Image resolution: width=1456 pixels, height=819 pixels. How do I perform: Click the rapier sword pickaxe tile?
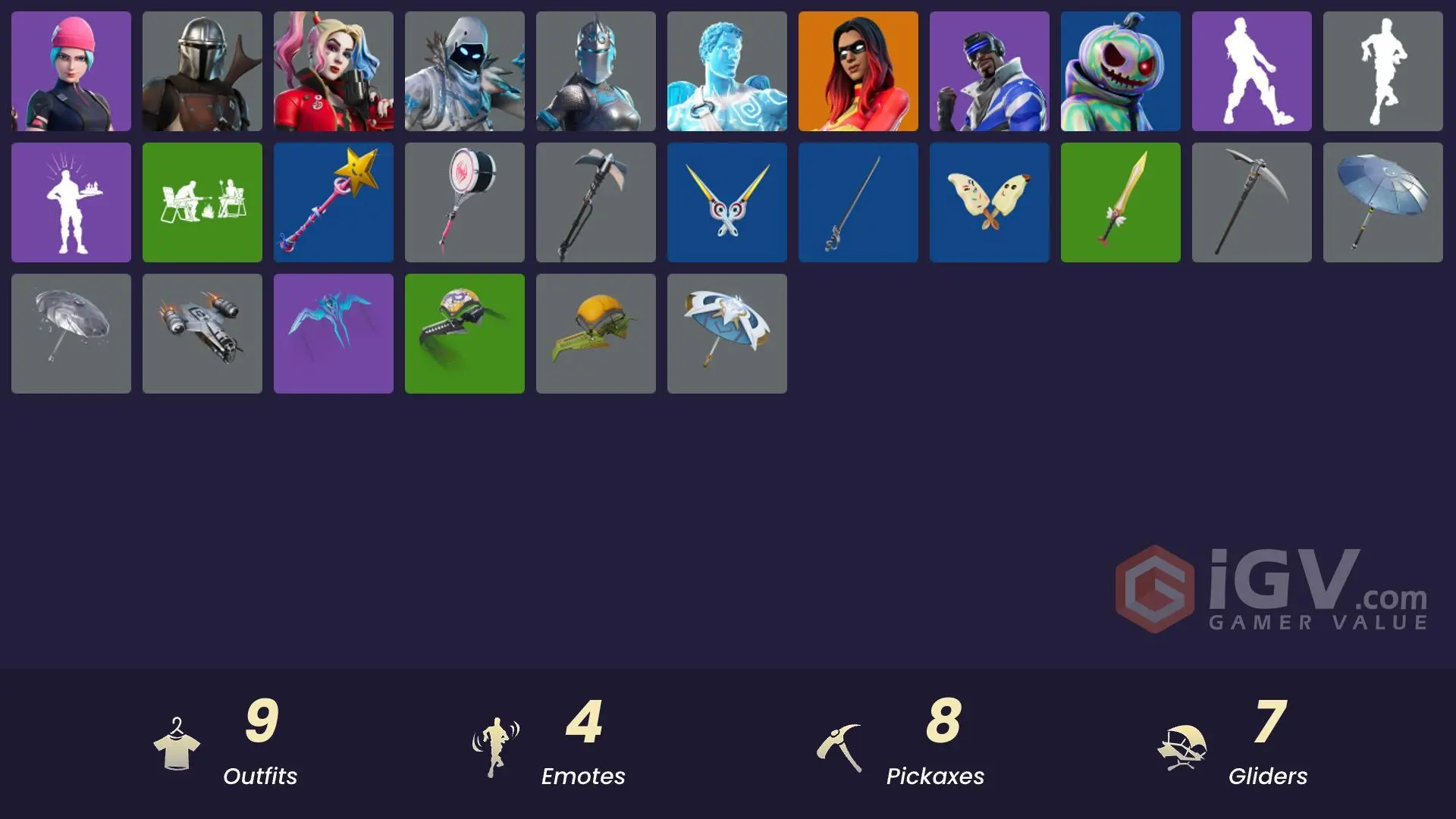(858, 202)
